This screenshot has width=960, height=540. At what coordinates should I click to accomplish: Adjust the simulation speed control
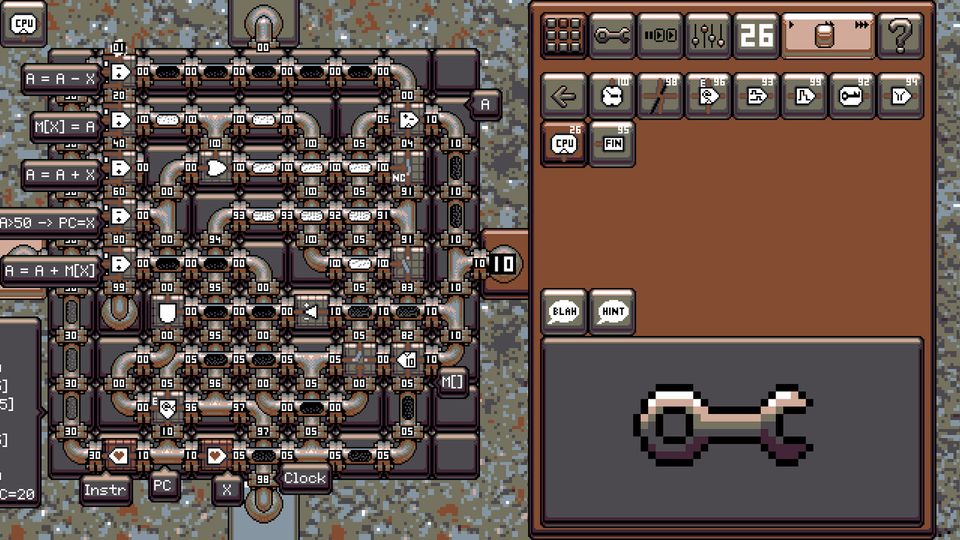[827, 36]
